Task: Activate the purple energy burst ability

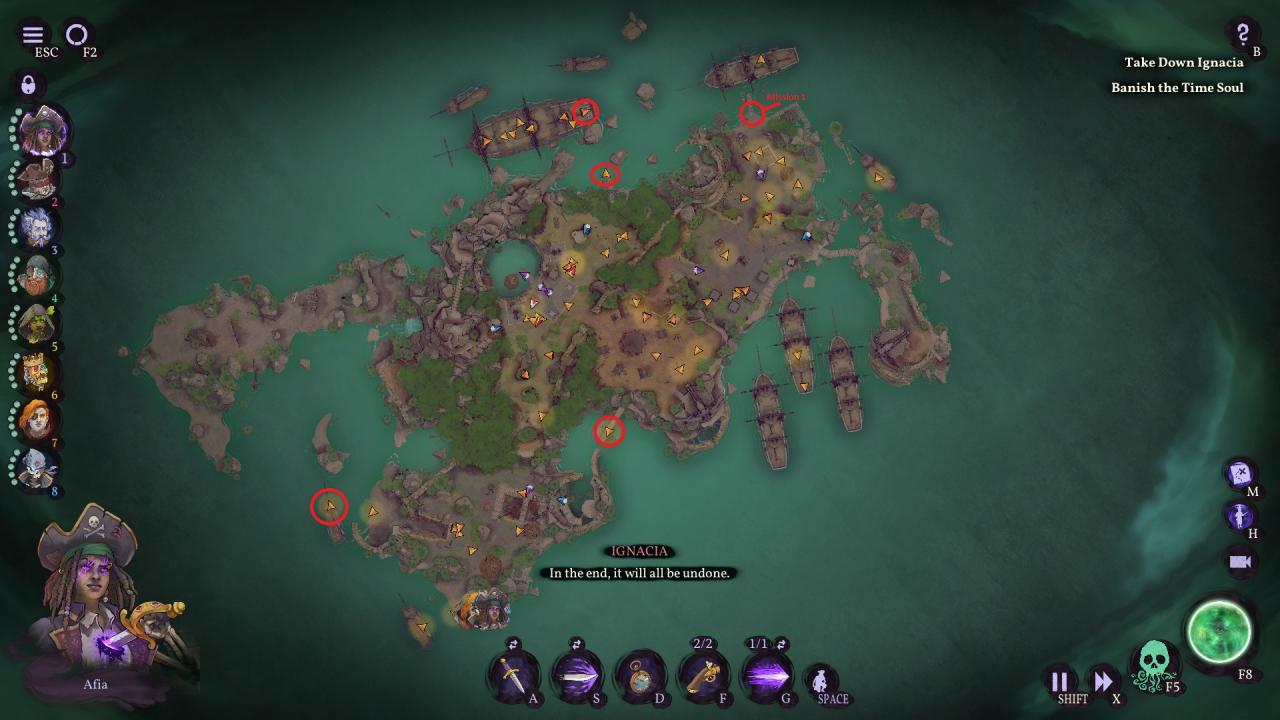Action: click(x=765, y=676)
